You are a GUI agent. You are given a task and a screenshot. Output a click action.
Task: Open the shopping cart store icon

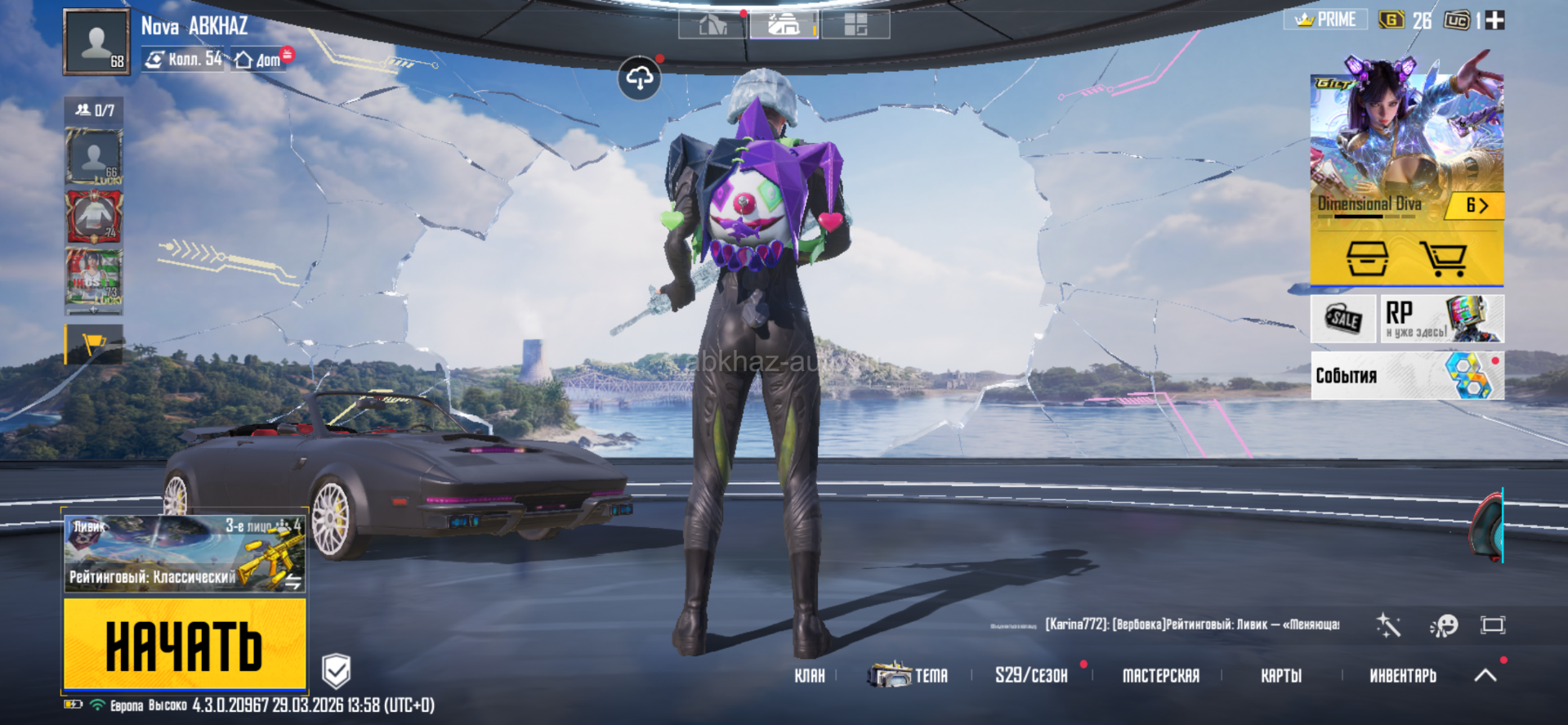coord(1443,258)
